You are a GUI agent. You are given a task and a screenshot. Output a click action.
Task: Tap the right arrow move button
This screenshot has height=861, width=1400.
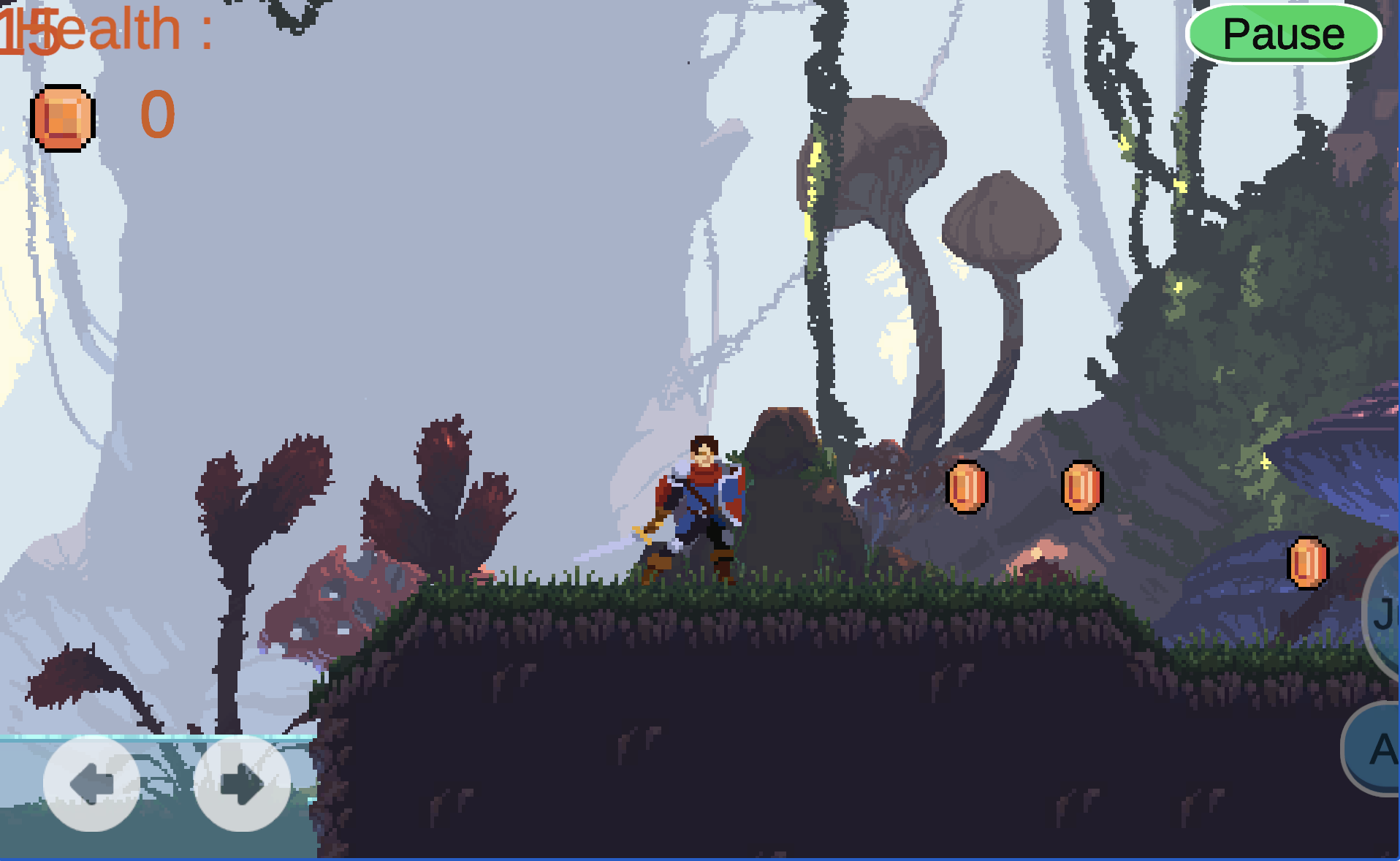click(x=242, y=784)
